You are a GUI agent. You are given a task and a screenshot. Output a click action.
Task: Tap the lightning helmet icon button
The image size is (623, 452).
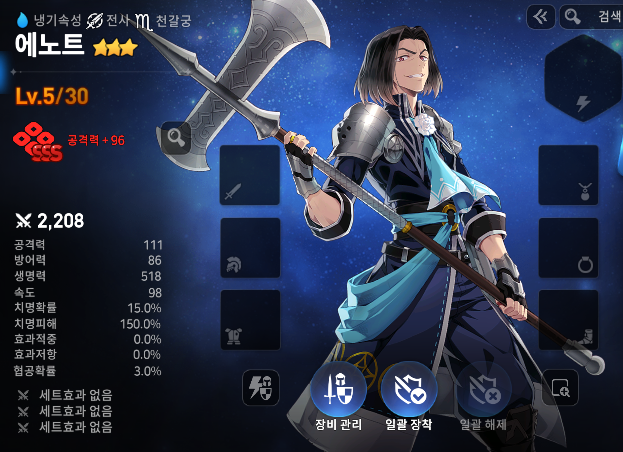(x=260, y=387)
